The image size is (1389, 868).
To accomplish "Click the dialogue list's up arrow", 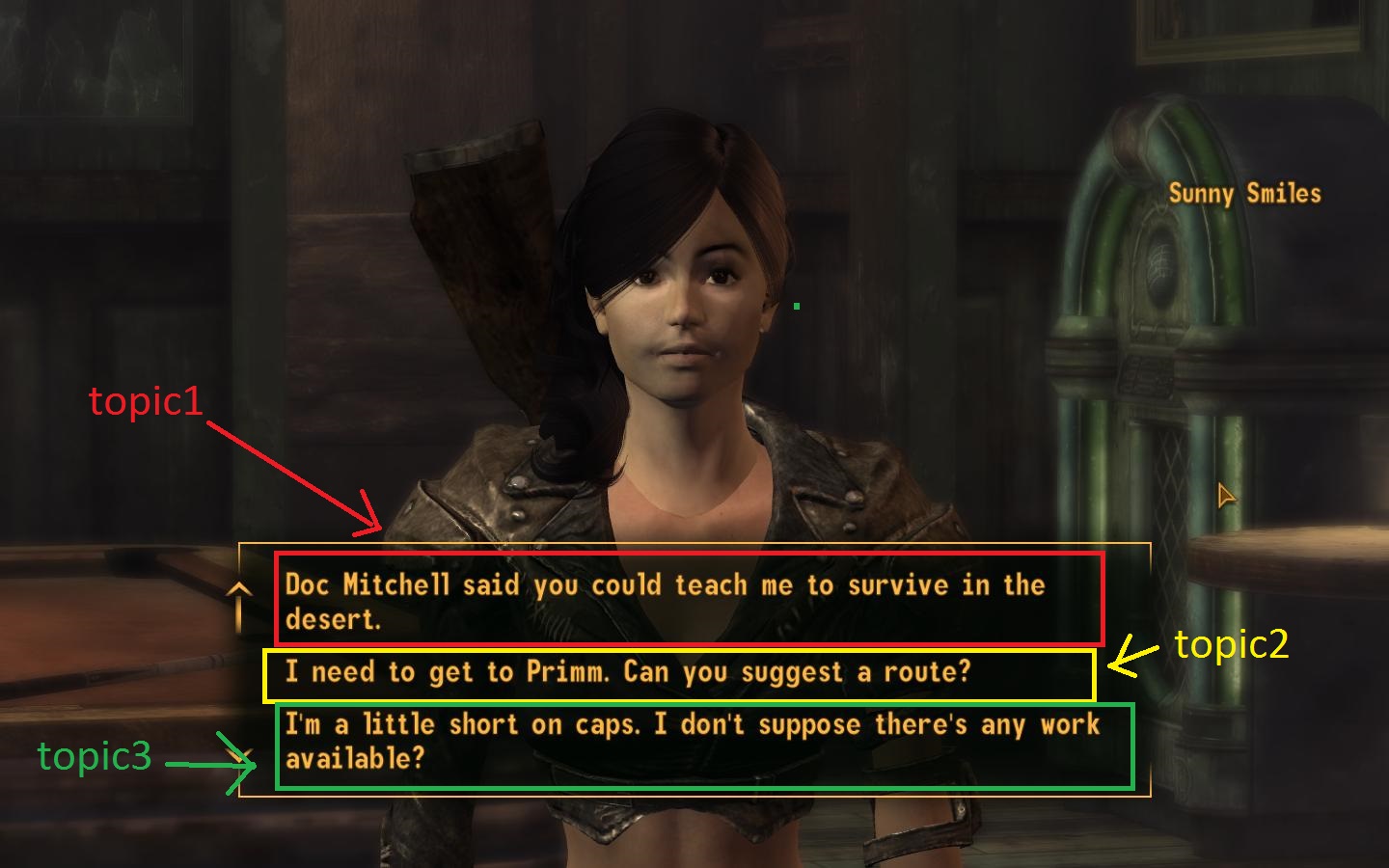I will click(239, 588).
